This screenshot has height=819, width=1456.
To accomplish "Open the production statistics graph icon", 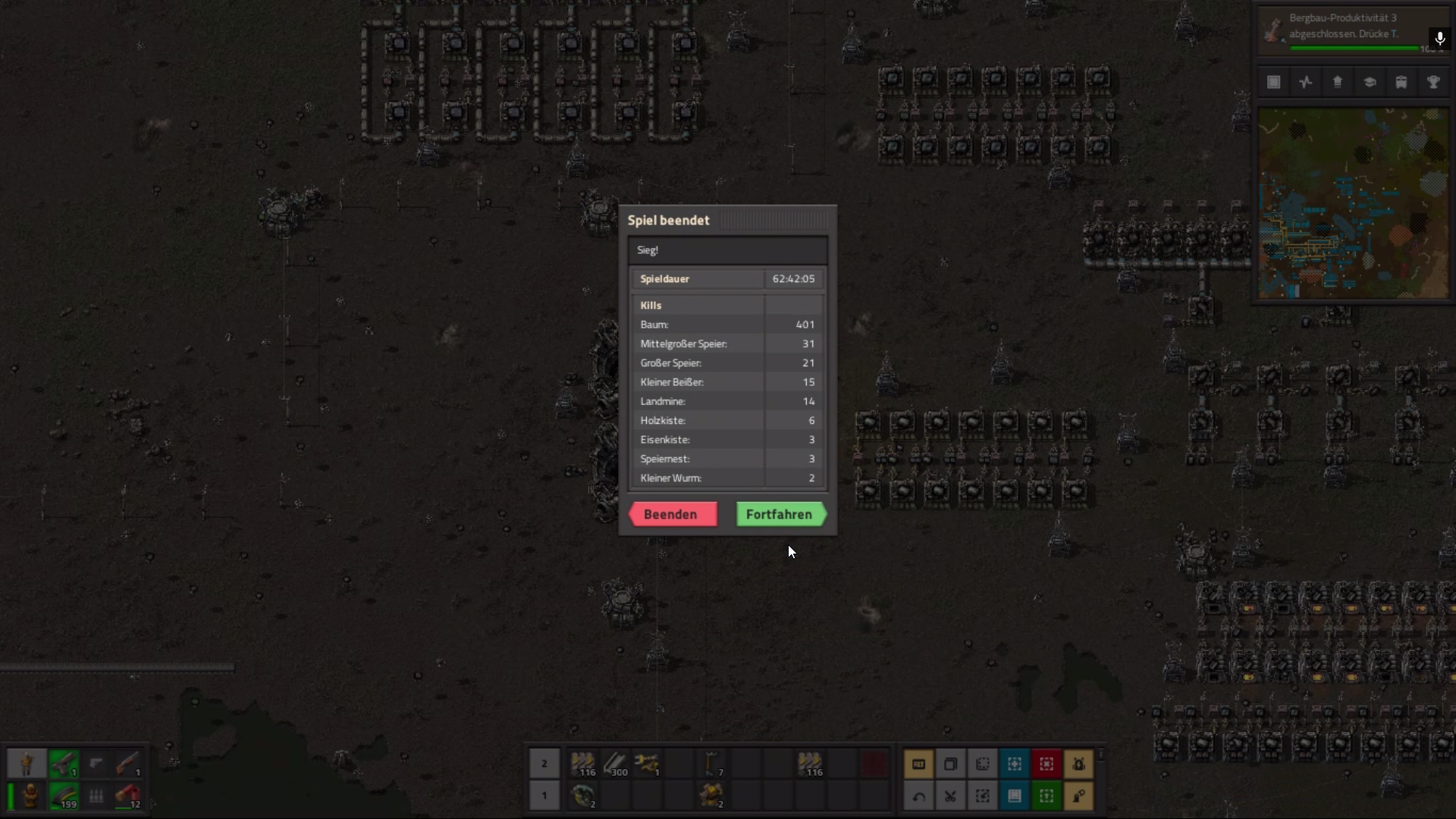I will 1306,83.
